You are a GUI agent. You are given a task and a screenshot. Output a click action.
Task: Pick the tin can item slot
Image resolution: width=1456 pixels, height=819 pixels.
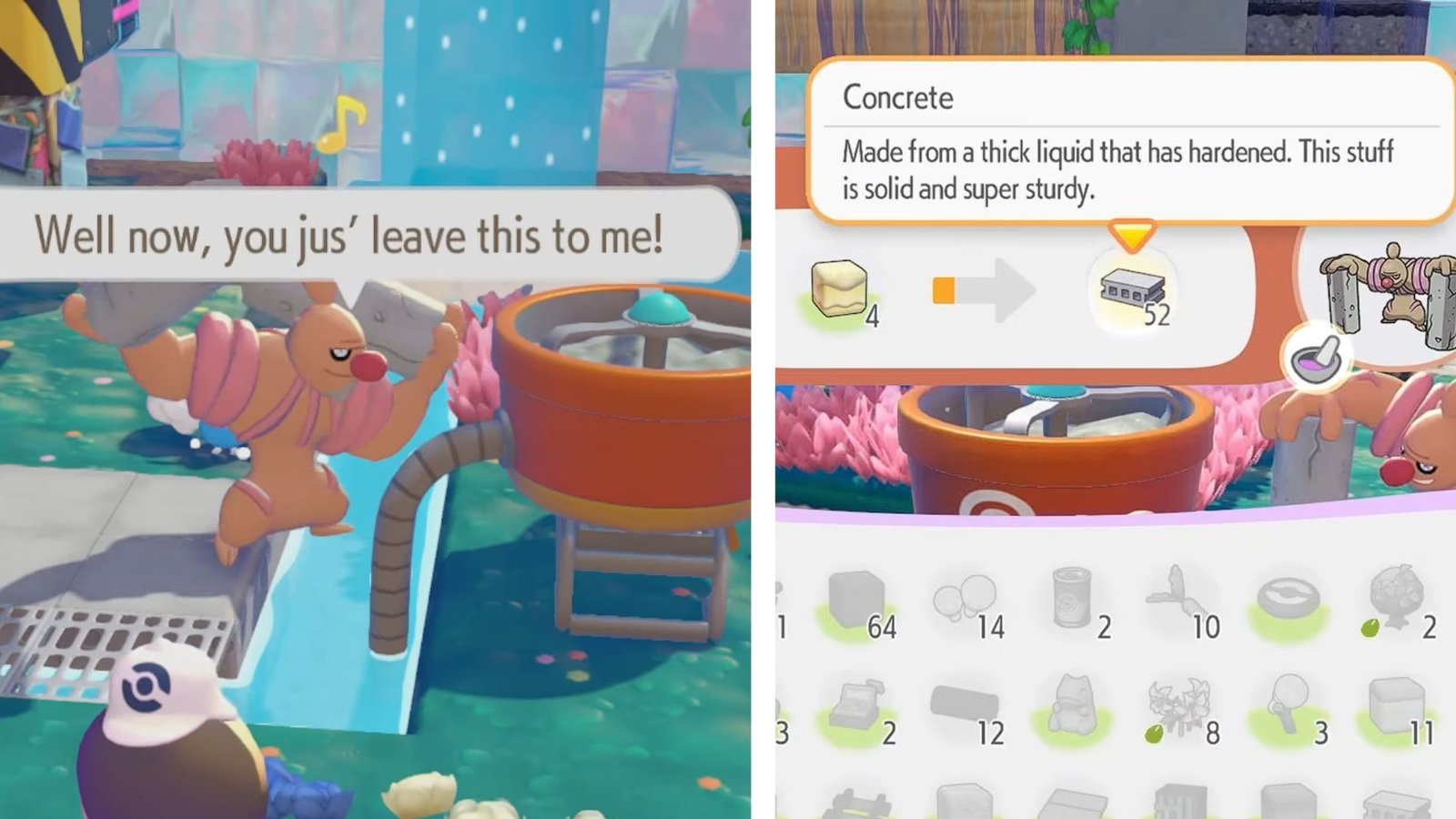click(1074, 602)
